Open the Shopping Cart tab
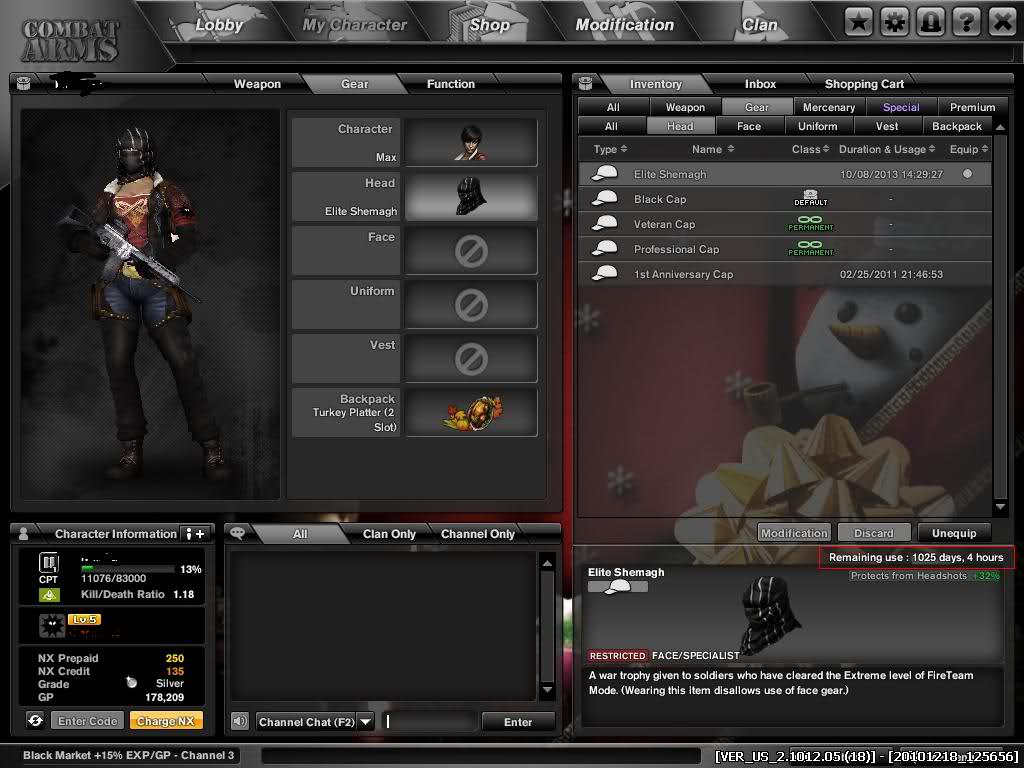Screen dimensions: 1024x768 (x=864, y=84)
